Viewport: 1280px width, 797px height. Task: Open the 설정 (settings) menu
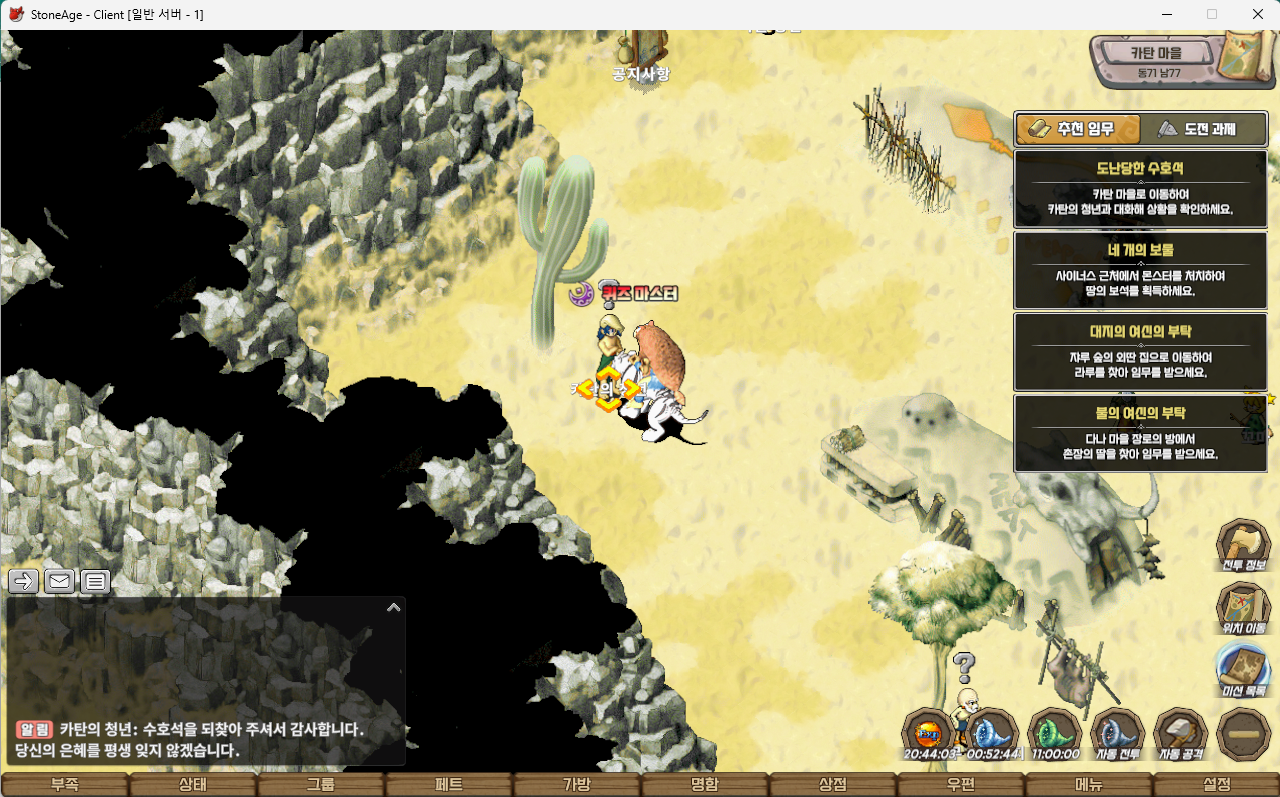1217,785
